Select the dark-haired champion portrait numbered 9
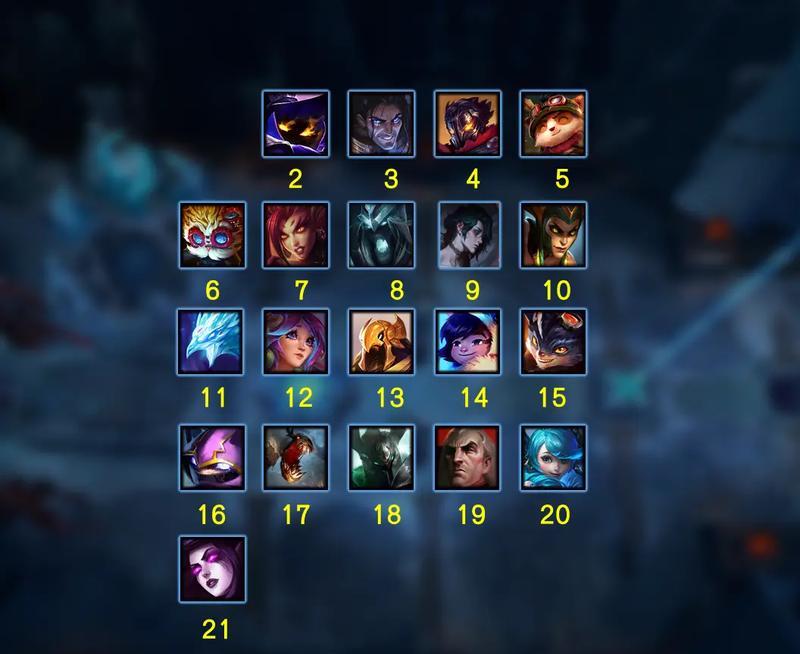800x654 pixels. click(467, 235)
